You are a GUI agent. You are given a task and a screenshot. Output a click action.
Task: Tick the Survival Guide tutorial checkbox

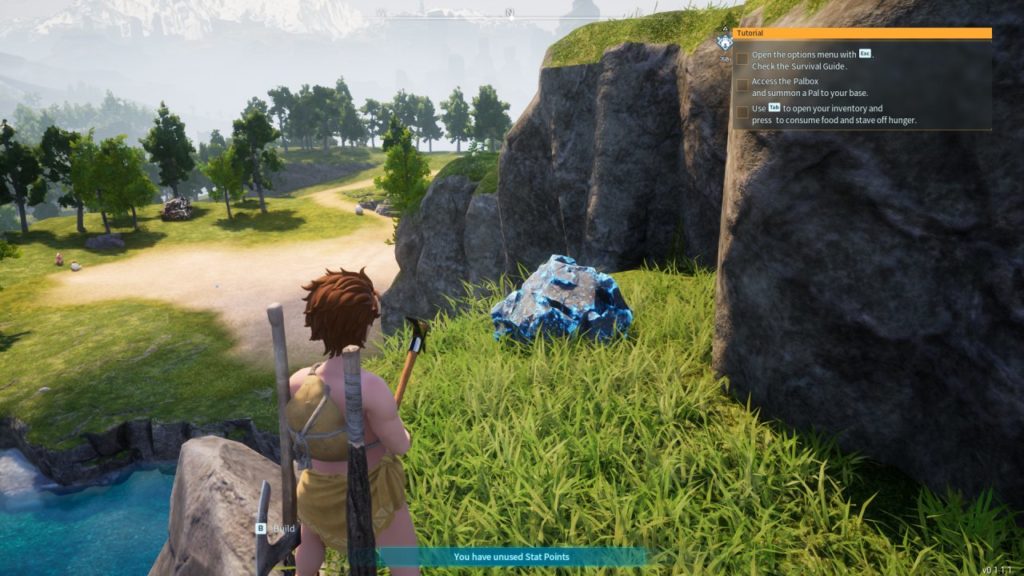[x=742, y=60]
